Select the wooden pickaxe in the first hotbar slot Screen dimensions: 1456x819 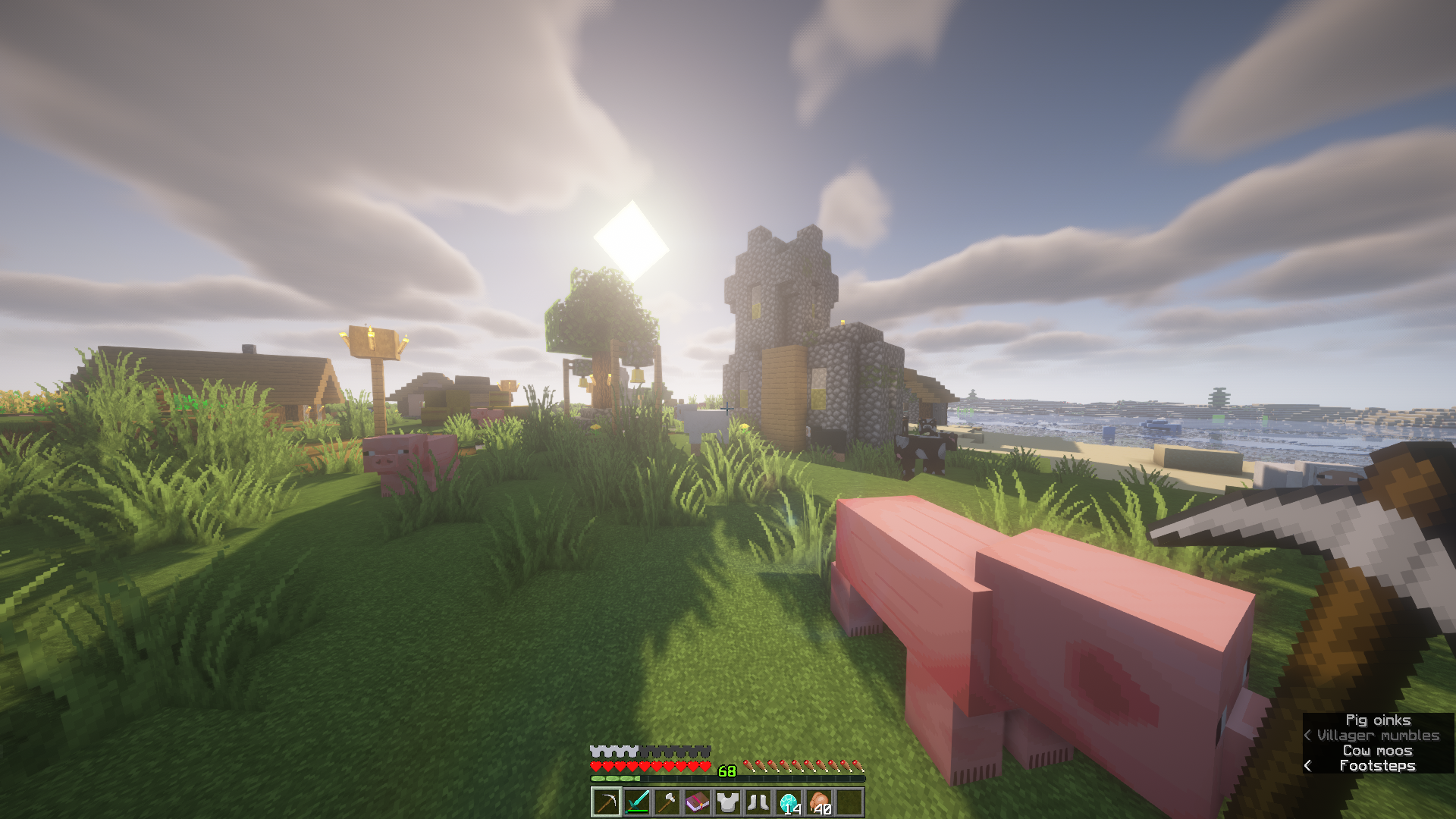point(607,802)
